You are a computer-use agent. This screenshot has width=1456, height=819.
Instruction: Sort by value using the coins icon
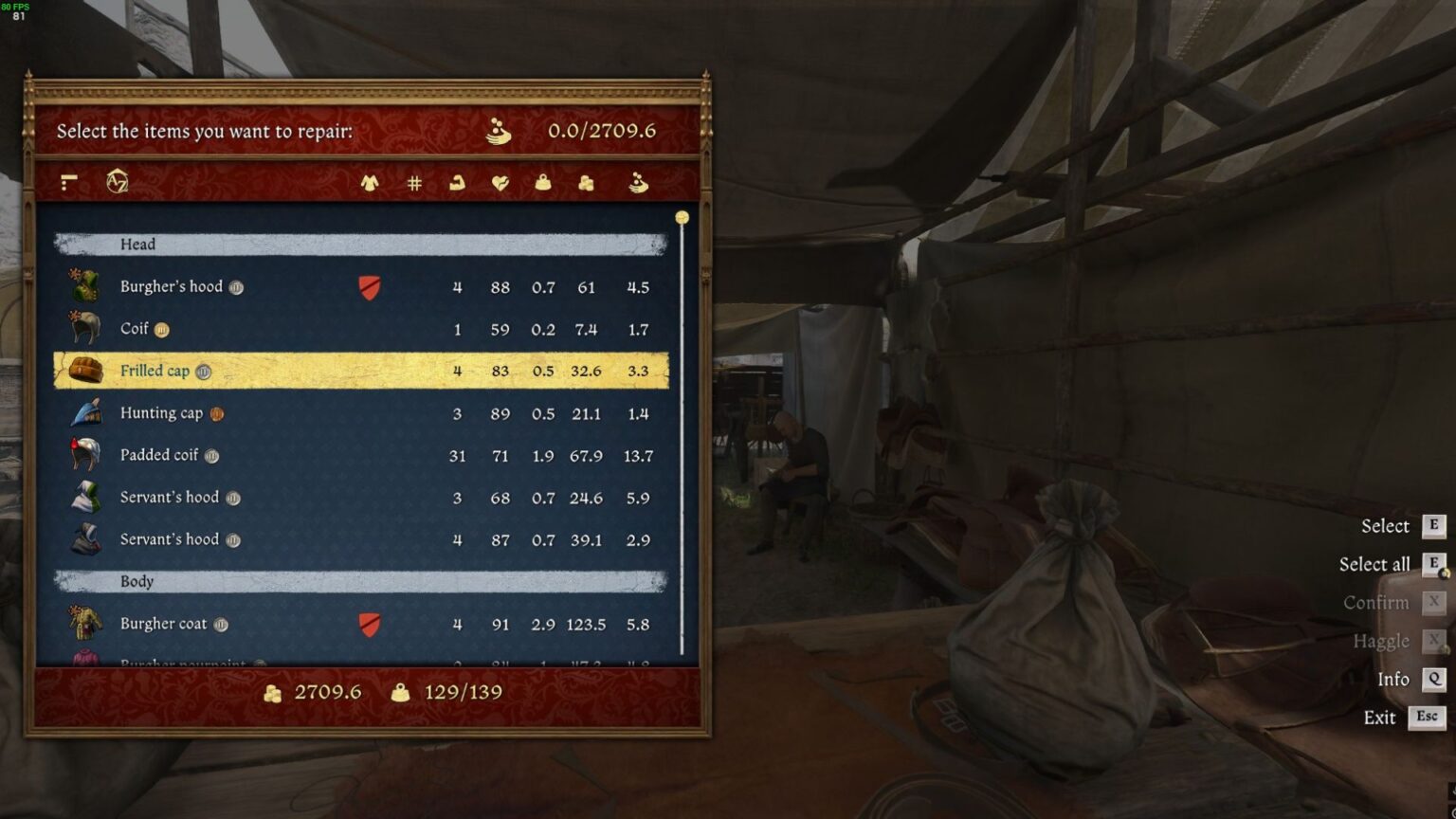[587, 182]
